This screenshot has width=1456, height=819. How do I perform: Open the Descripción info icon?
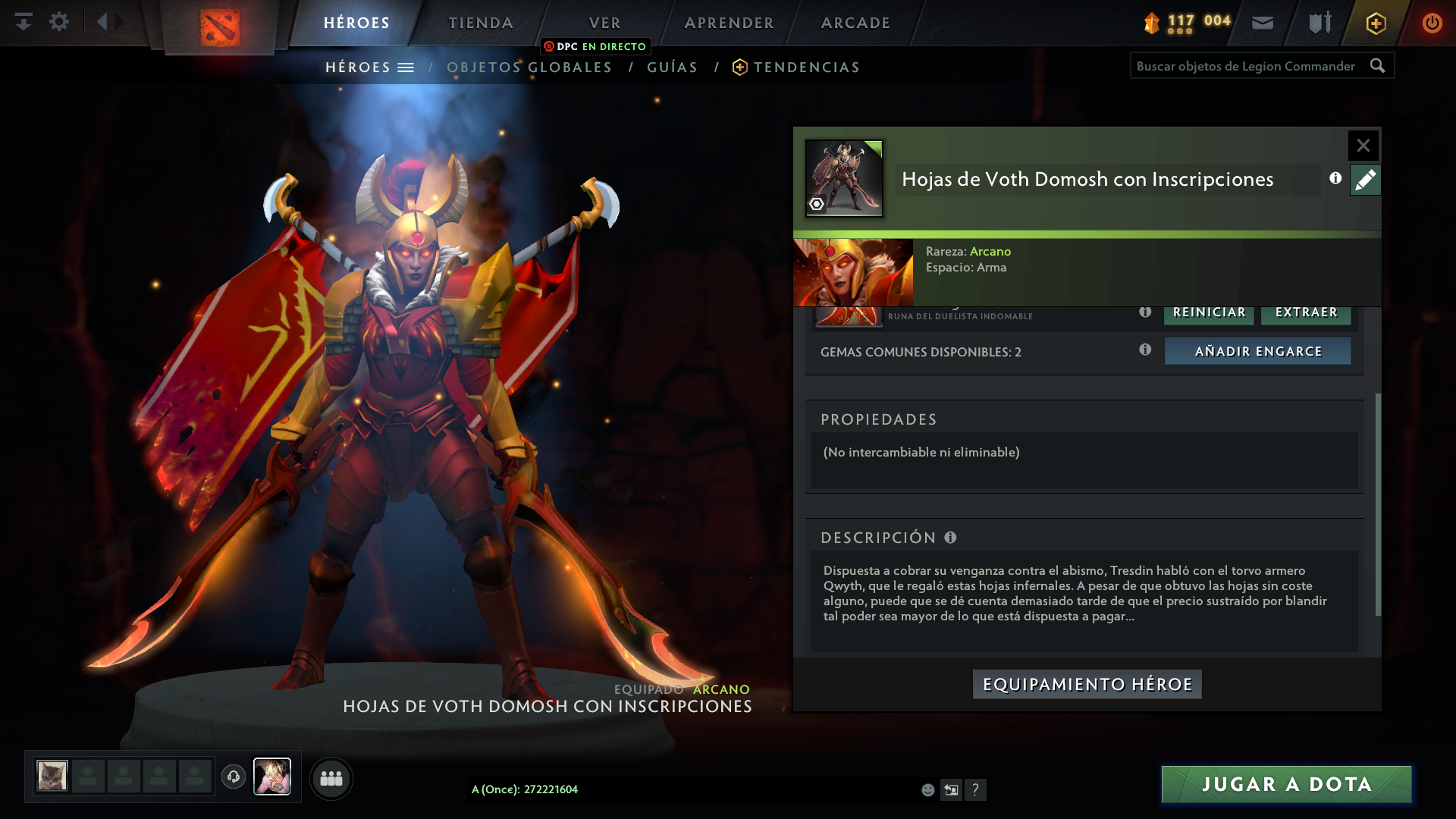(x=949, y=537)
